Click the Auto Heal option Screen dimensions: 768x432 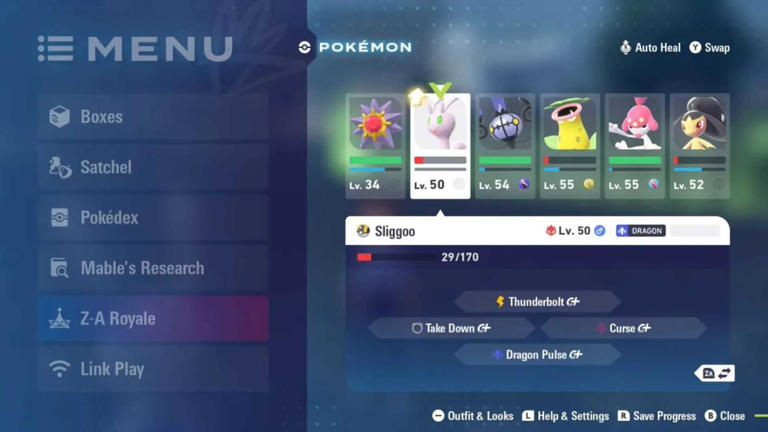650,47
